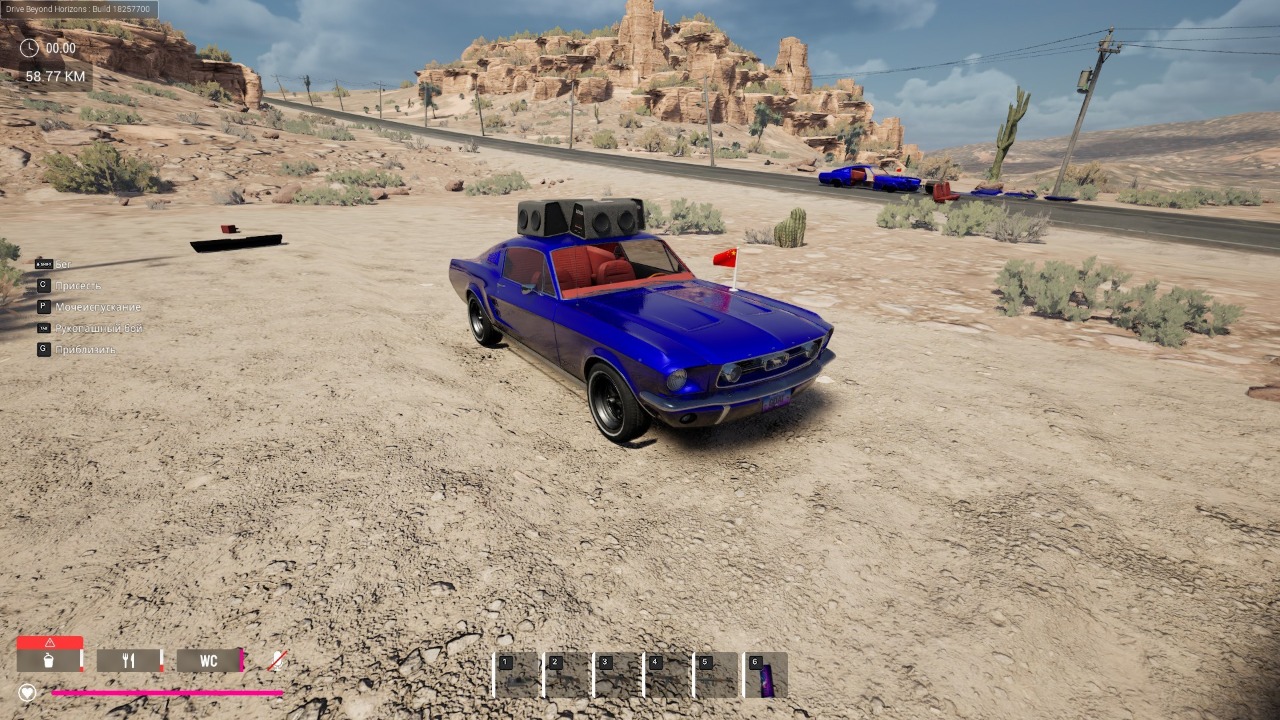Select hotbar slot number 1
The width and height of the screenshot is (1280, 720).
click(518, 675)
